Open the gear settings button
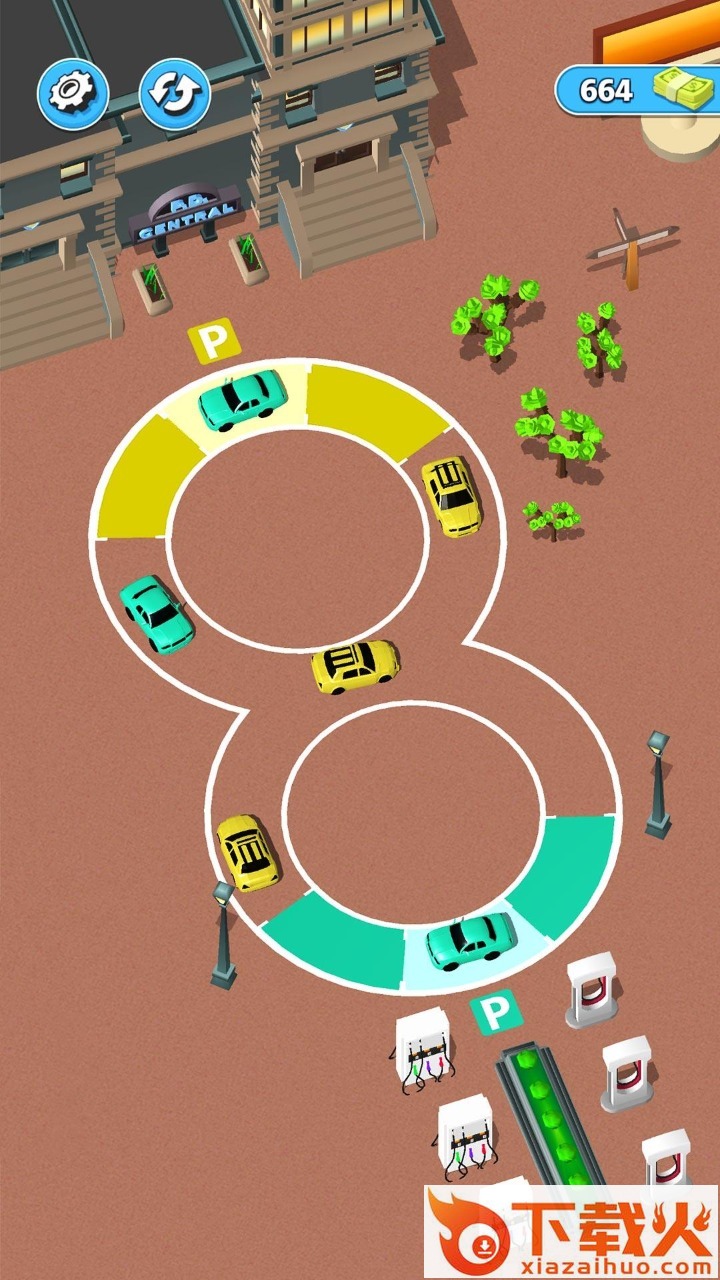Screen dimensions: 720x1280 point(73,94)
